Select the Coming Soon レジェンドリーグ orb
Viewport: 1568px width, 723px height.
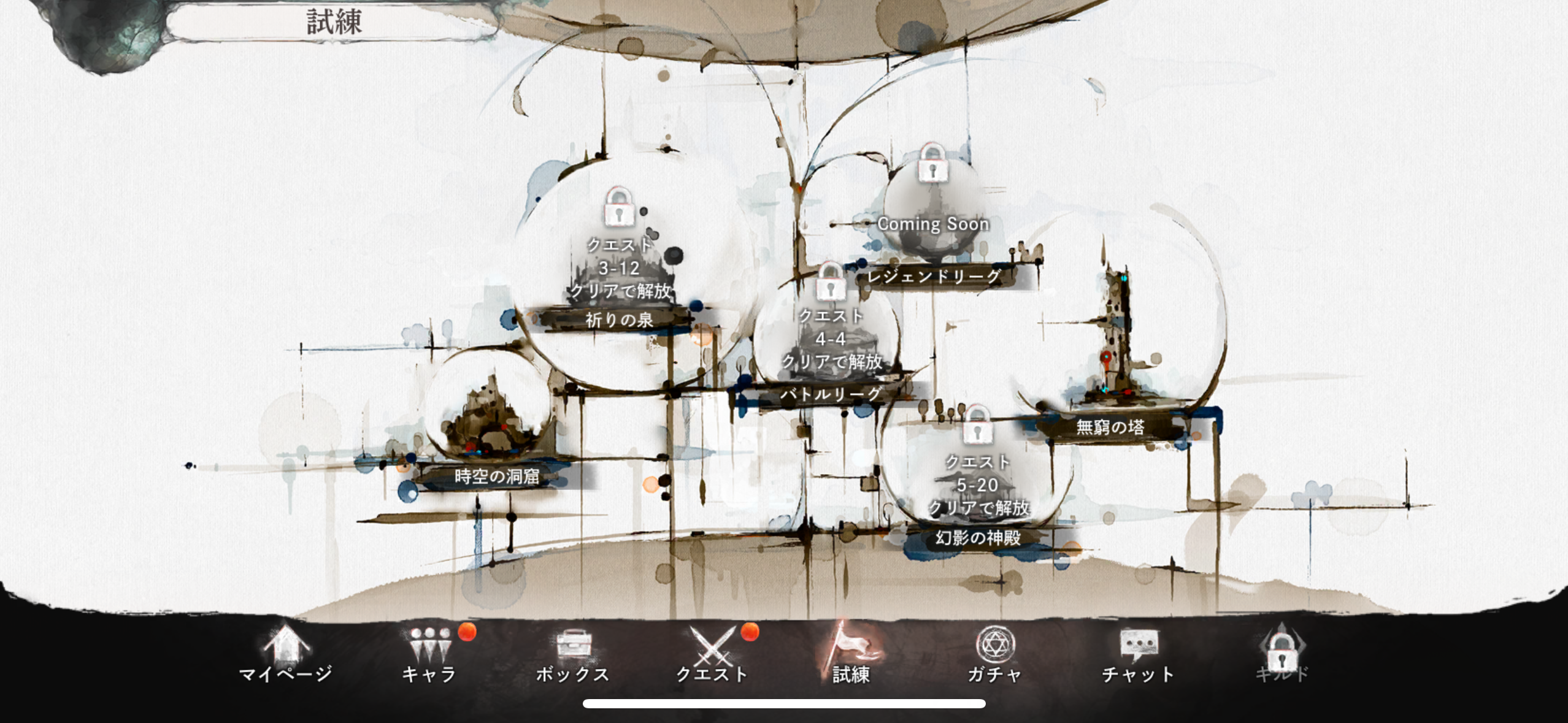pyautogui.click(x=932, y=215)
